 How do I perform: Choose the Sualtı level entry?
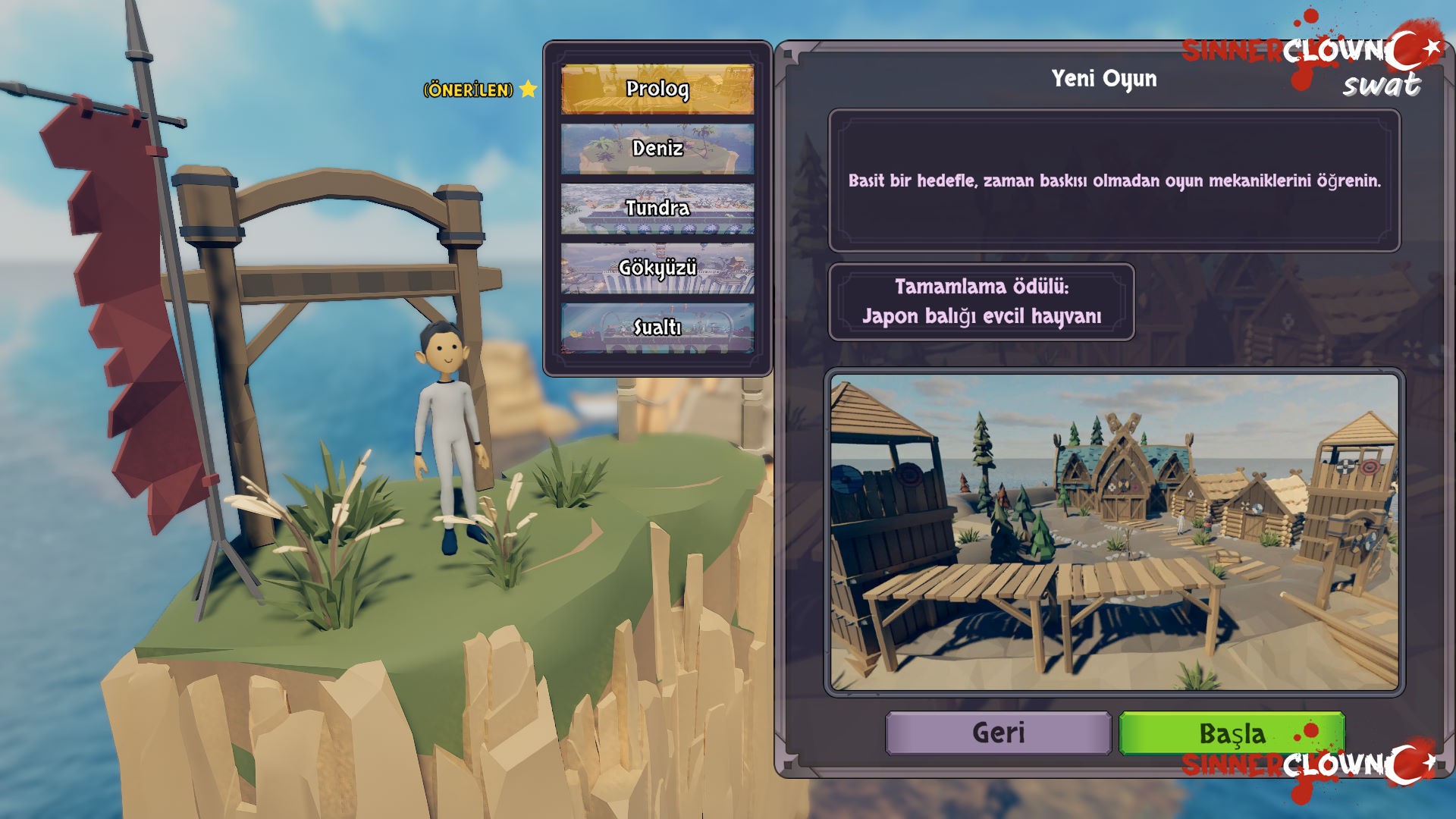click(657, 328)
